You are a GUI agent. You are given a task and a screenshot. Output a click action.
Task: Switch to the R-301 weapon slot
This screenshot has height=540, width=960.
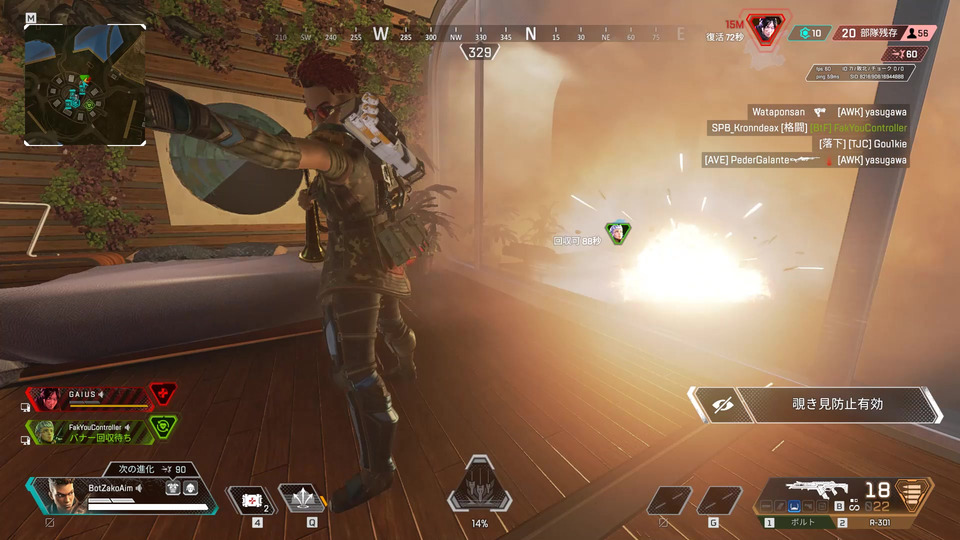876,522
